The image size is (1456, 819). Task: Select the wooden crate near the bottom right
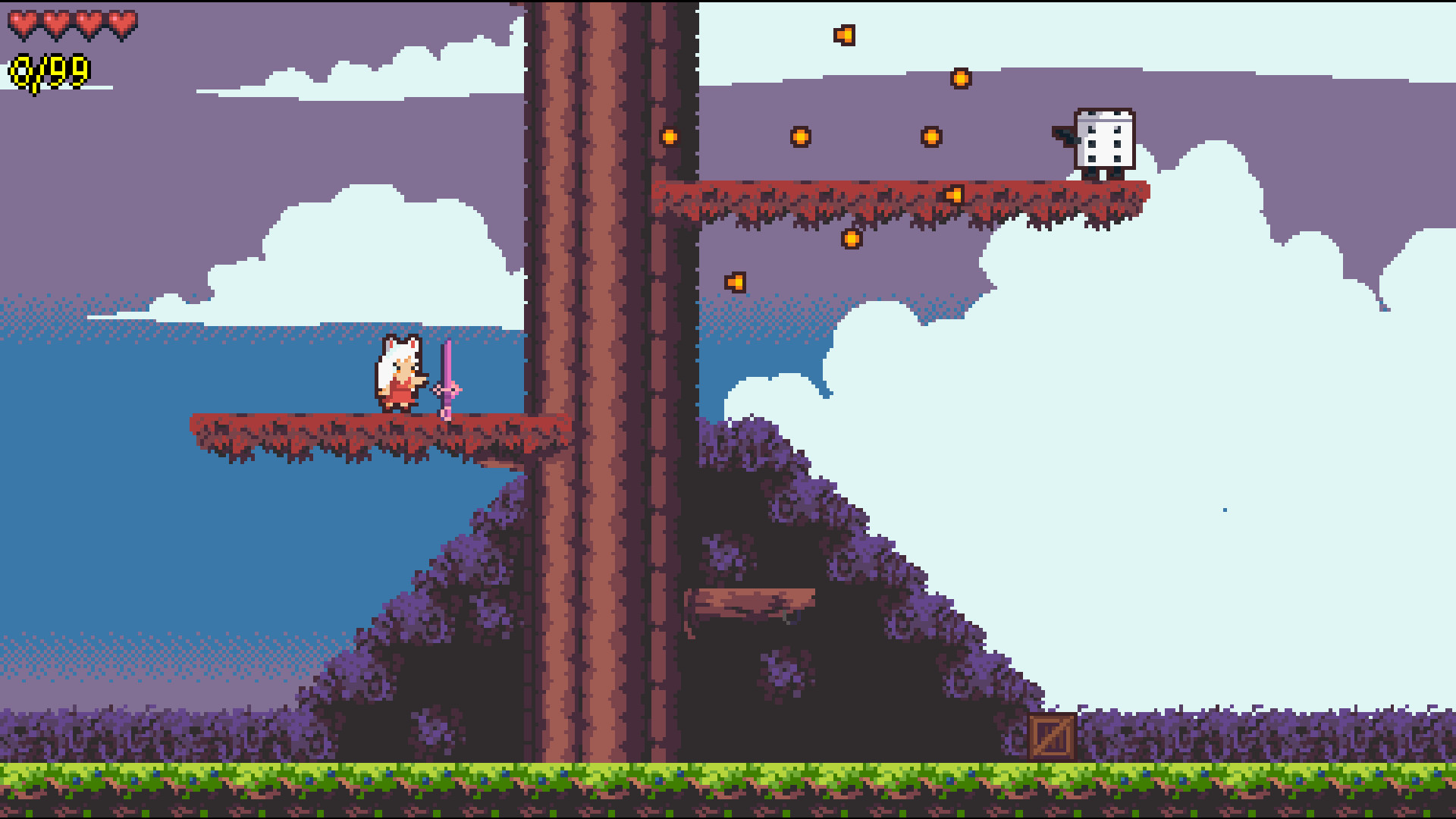(x=1050, y=736)
